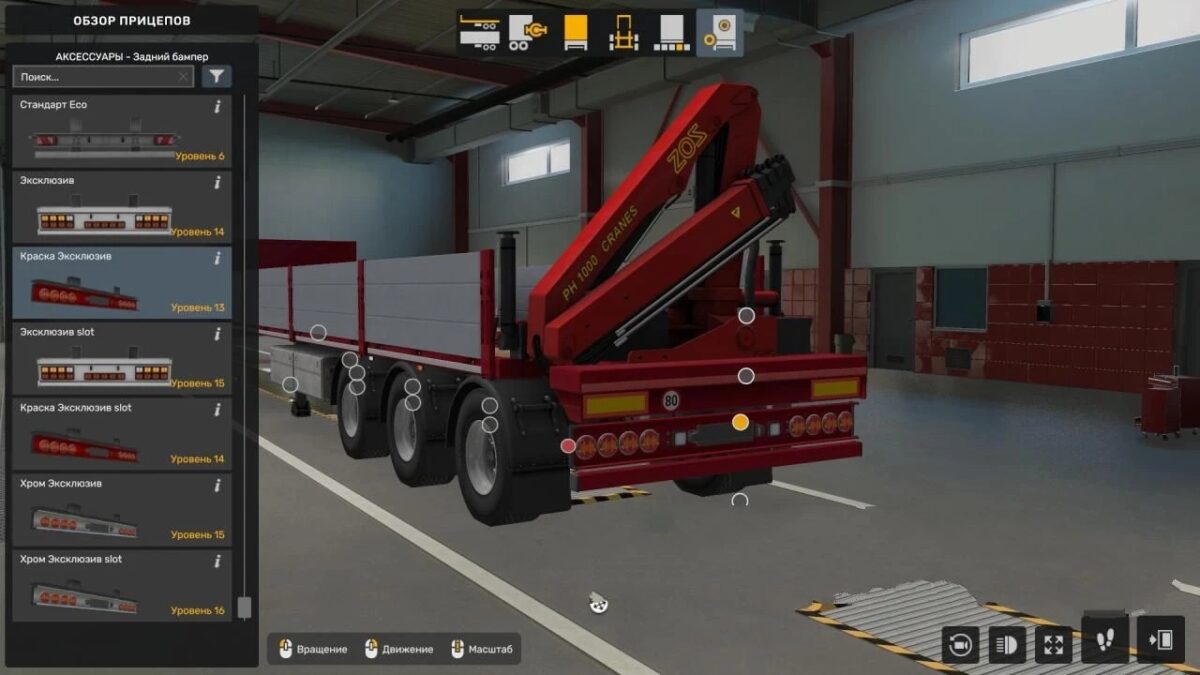Toggle the trailer headlights button
The height and width of the screenshot is (675, 1200).
coord(1007,644)
